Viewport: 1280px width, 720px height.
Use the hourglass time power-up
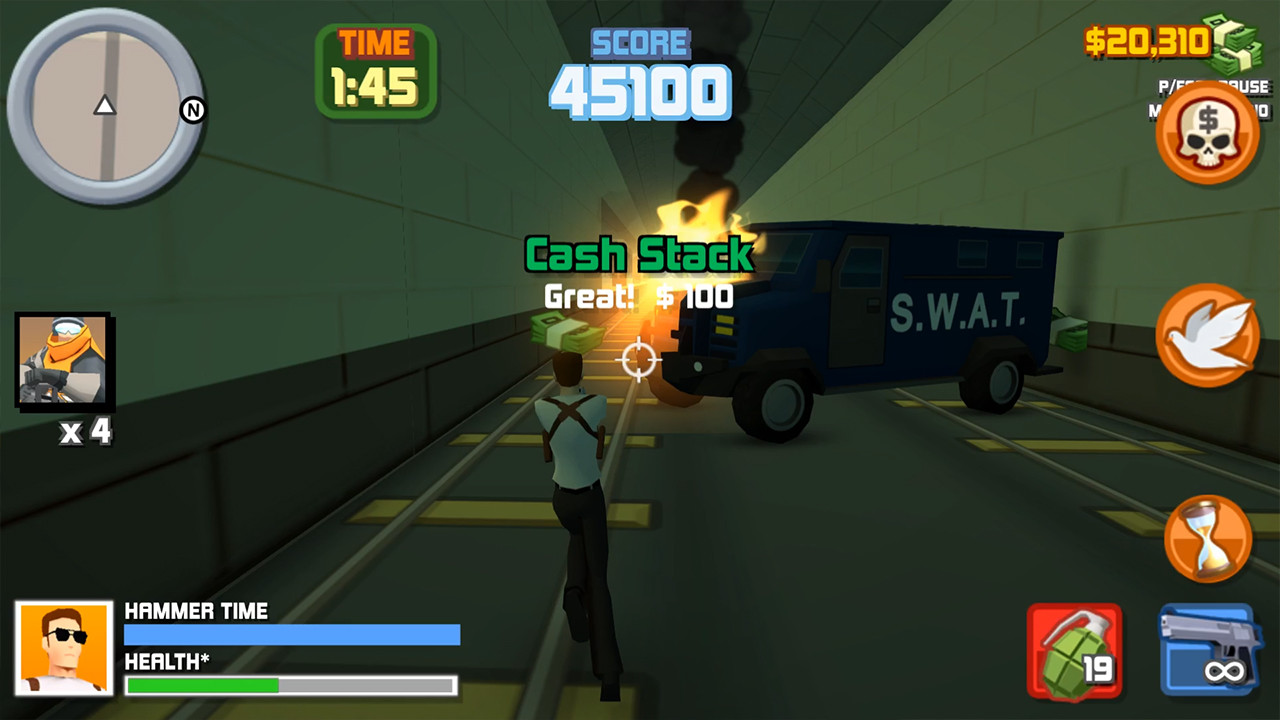(x=1208, y=538)
